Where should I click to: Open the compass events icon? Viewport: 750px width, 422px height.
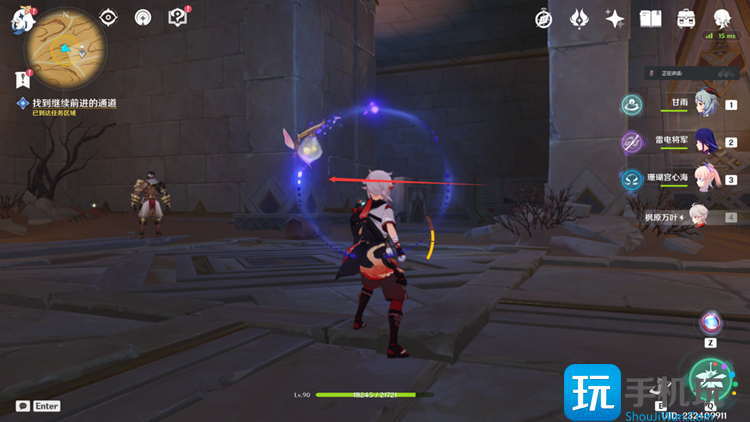point(544,19)
